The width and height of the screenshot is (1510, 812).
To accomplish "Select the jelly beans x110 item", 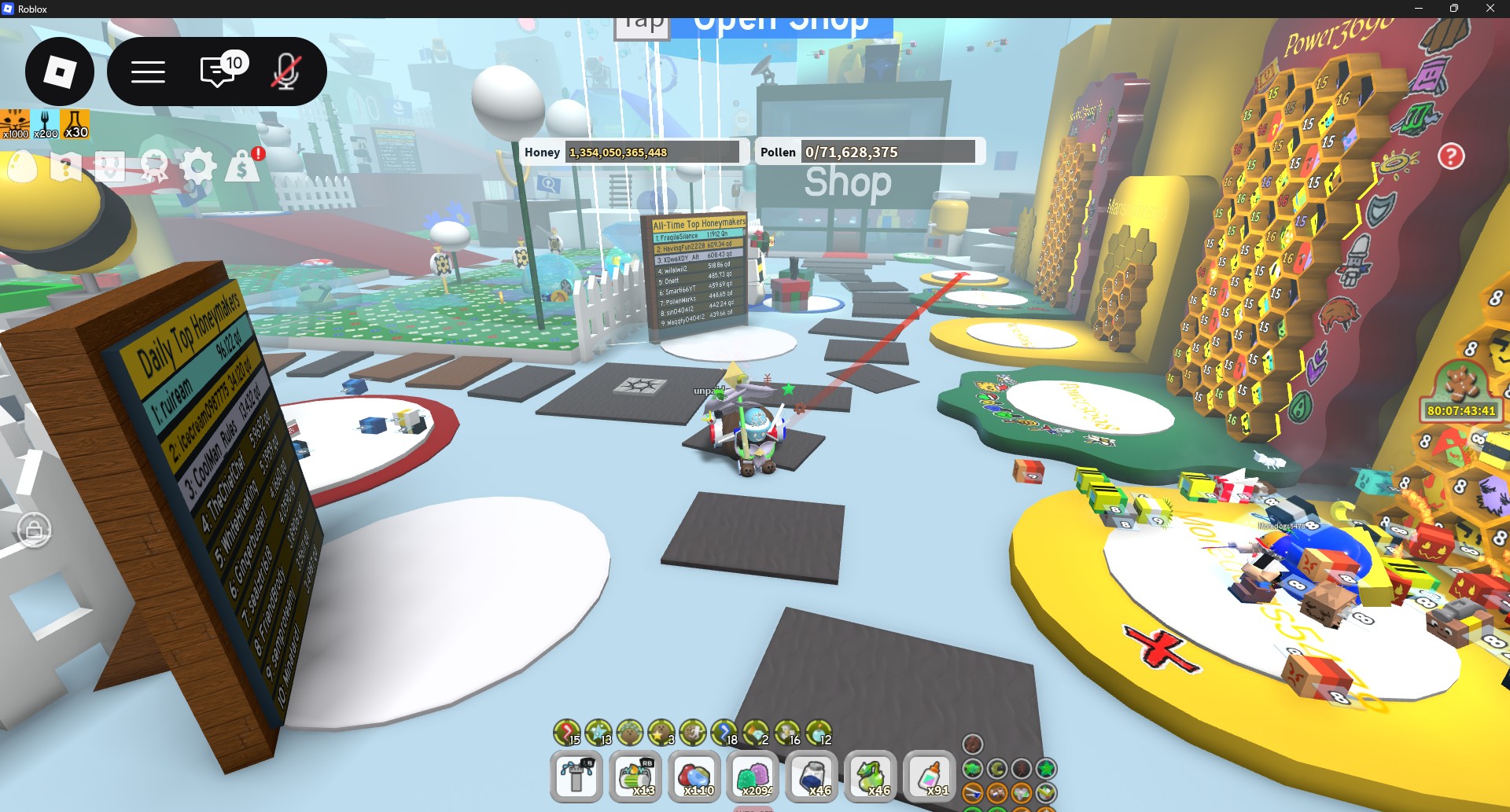I will [696, 777].
